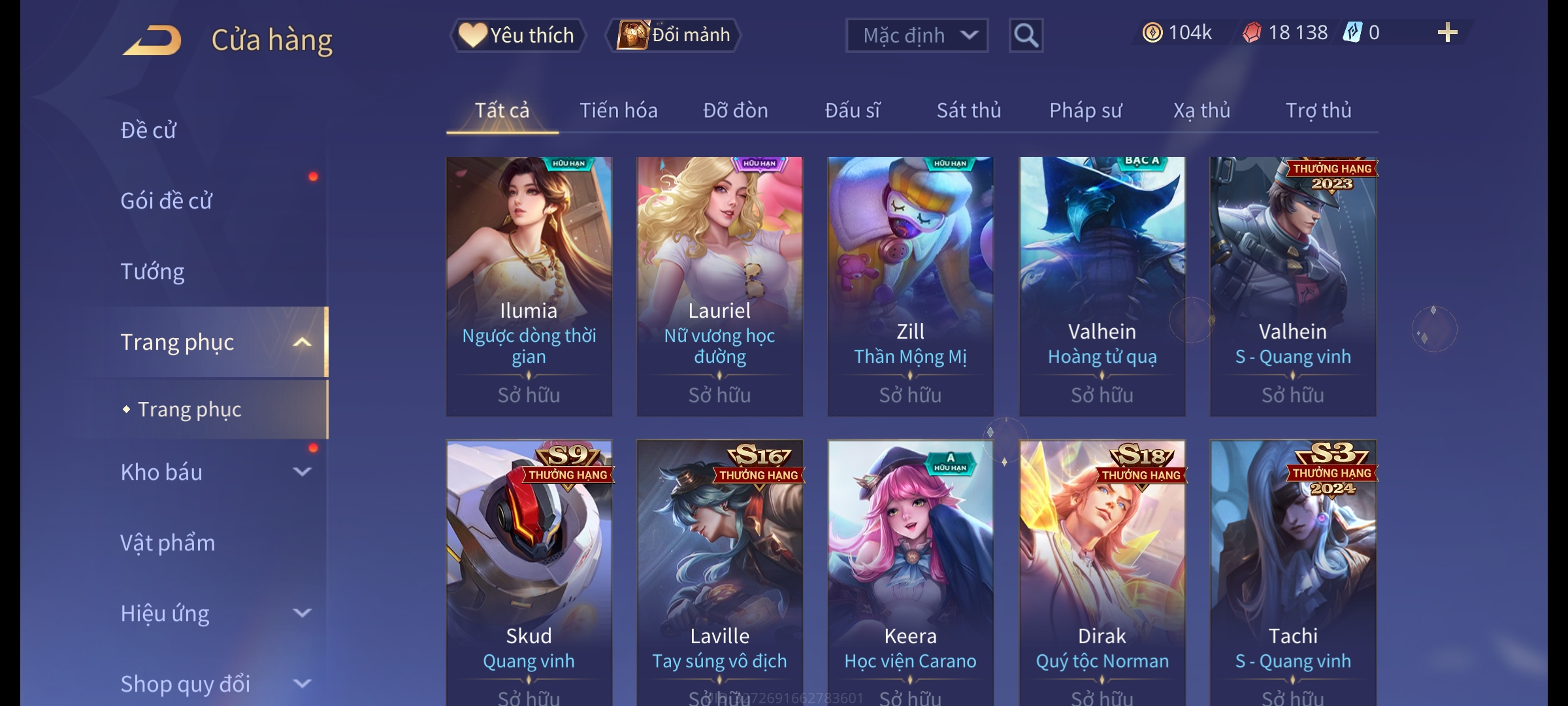The width and height of the screenshot is (1568, 706).
Task: Open the Mặc định sort dropdown
Action: 916,35
